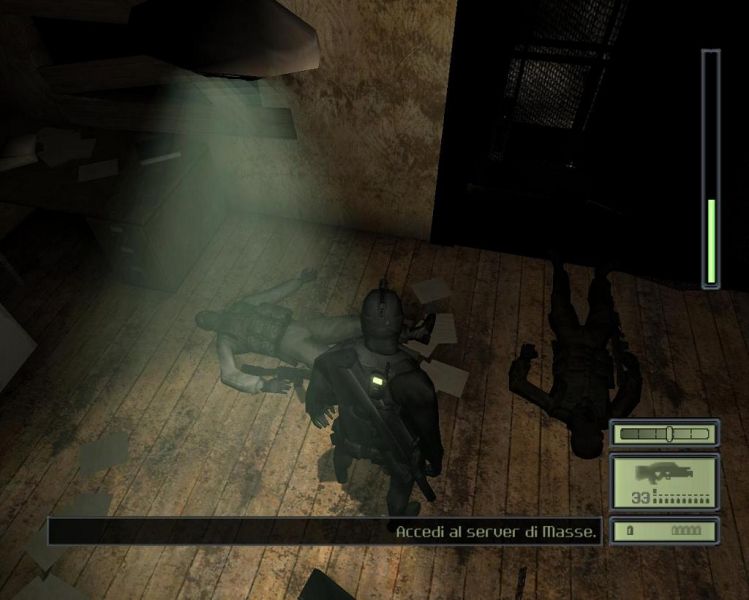Image resolution: width=749 pixels, height=600 pixels.
Task: Select the assault rifle weapon icon
Action: click(x=665, y=472)
